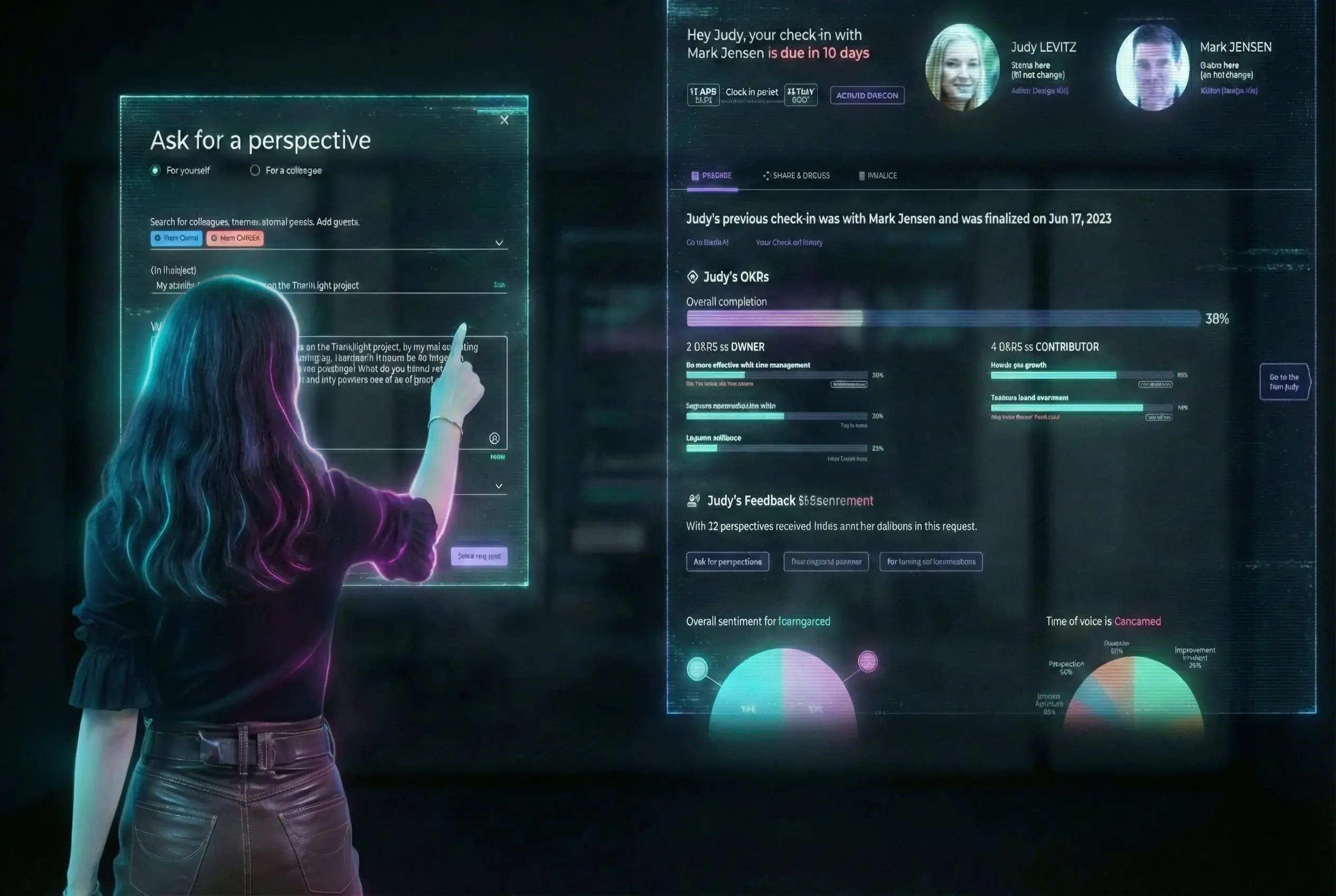Send the perspective request with purple button
The width and height of the screenshot is (1336, 896).
(x=478, y=556)
